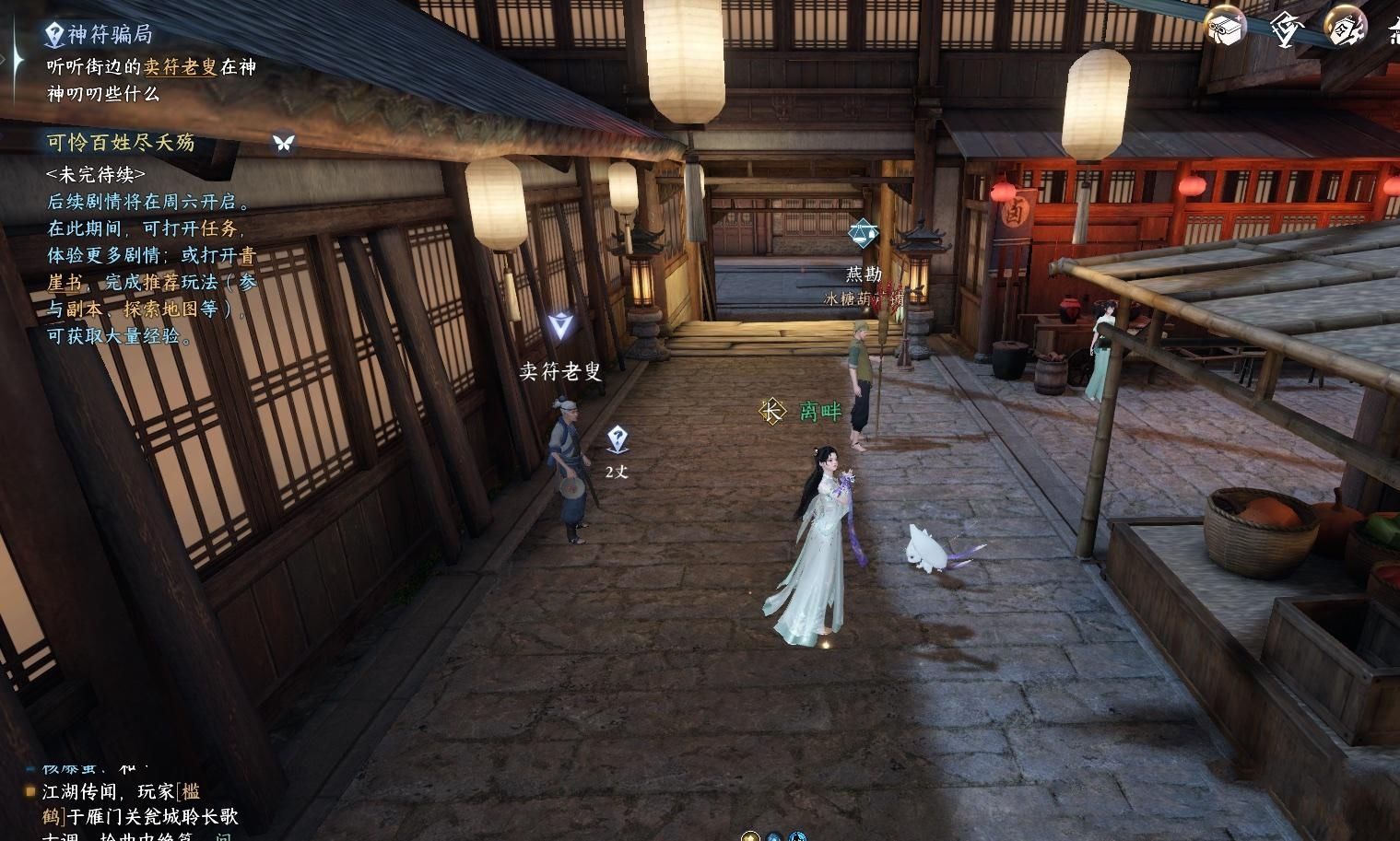
Task: Click player name 槛鹤 in the chat message
Action: click(x=187, y=793)
